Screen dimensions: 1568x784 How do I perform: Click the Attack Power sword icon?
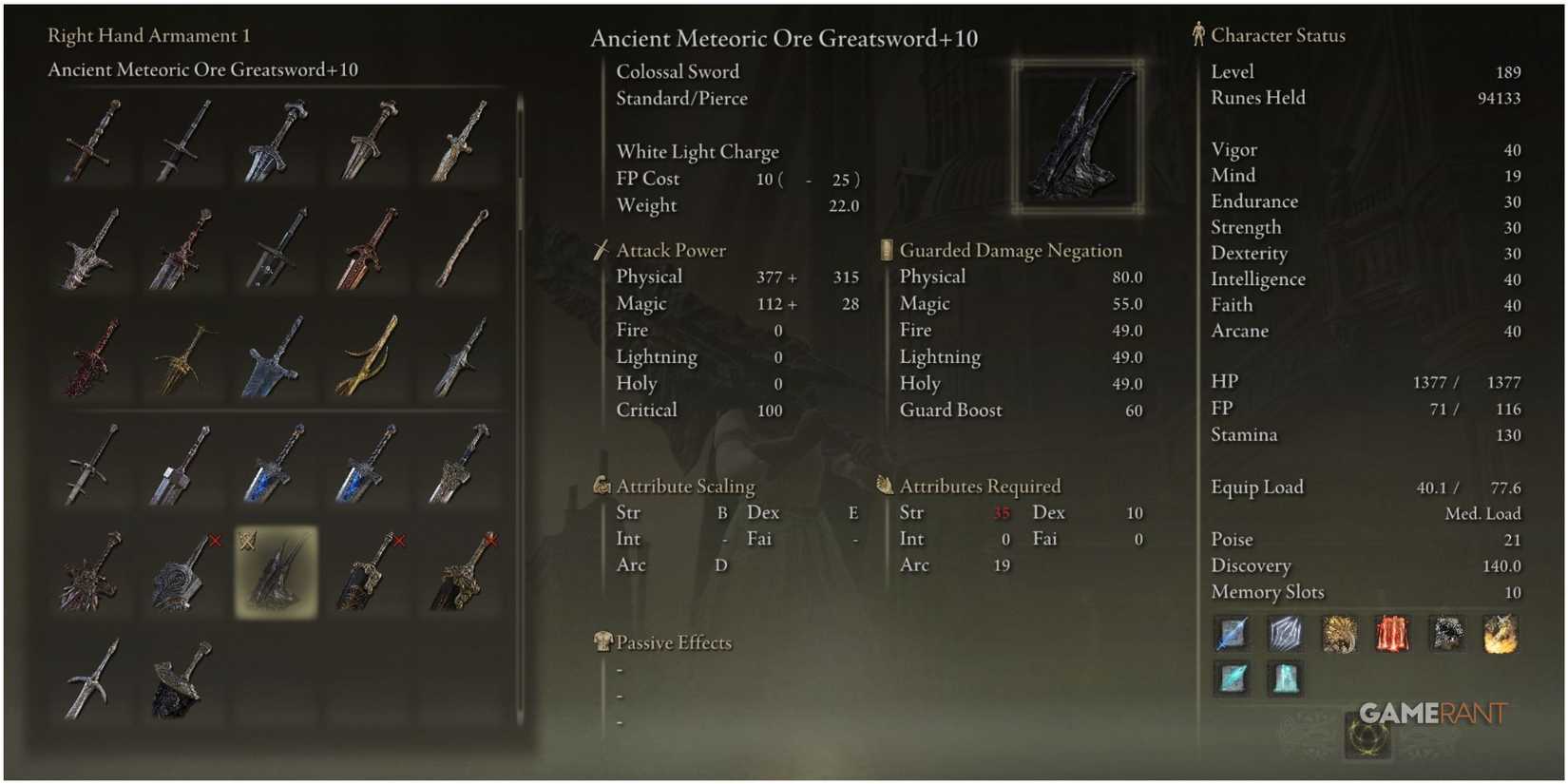point(602,250)
